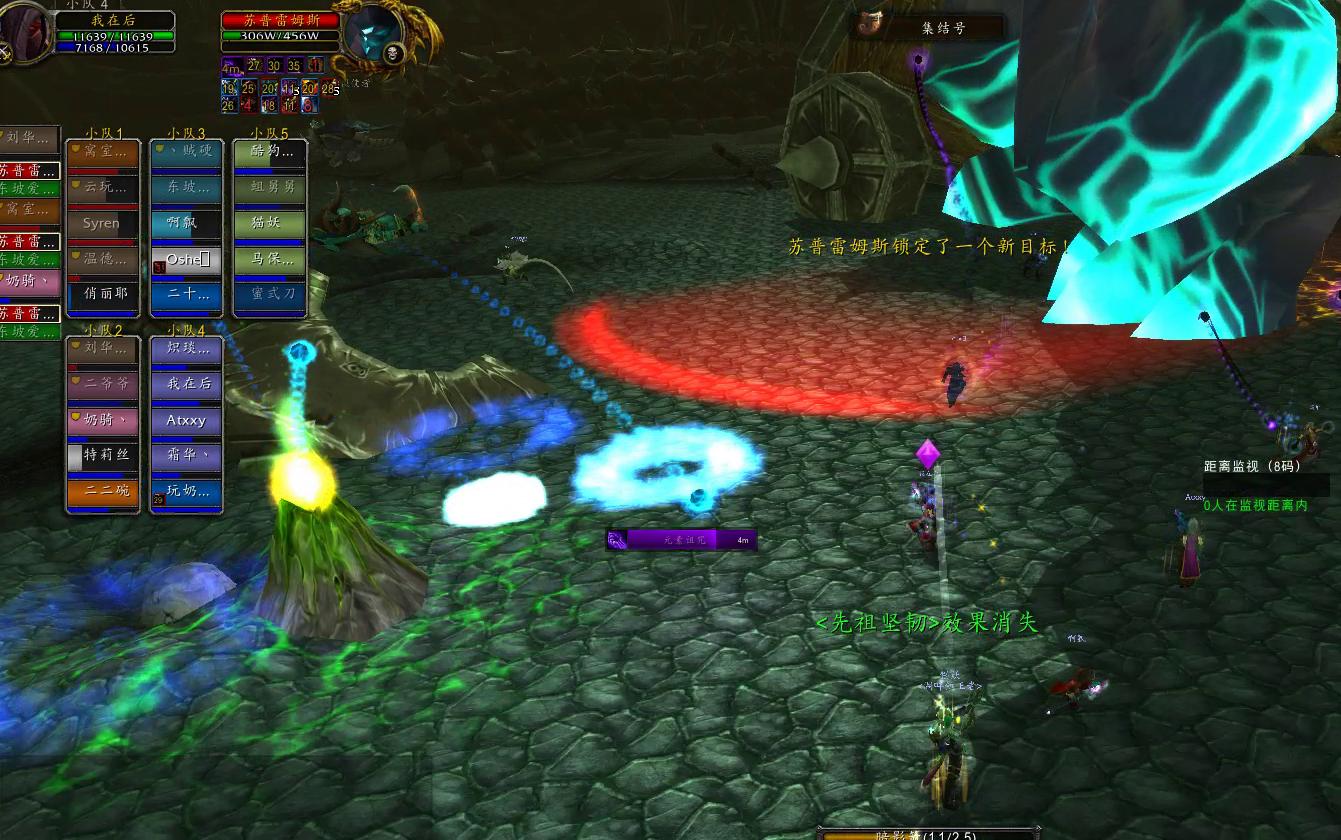Click raid member 蜜式刀

[x=270, y=294]
